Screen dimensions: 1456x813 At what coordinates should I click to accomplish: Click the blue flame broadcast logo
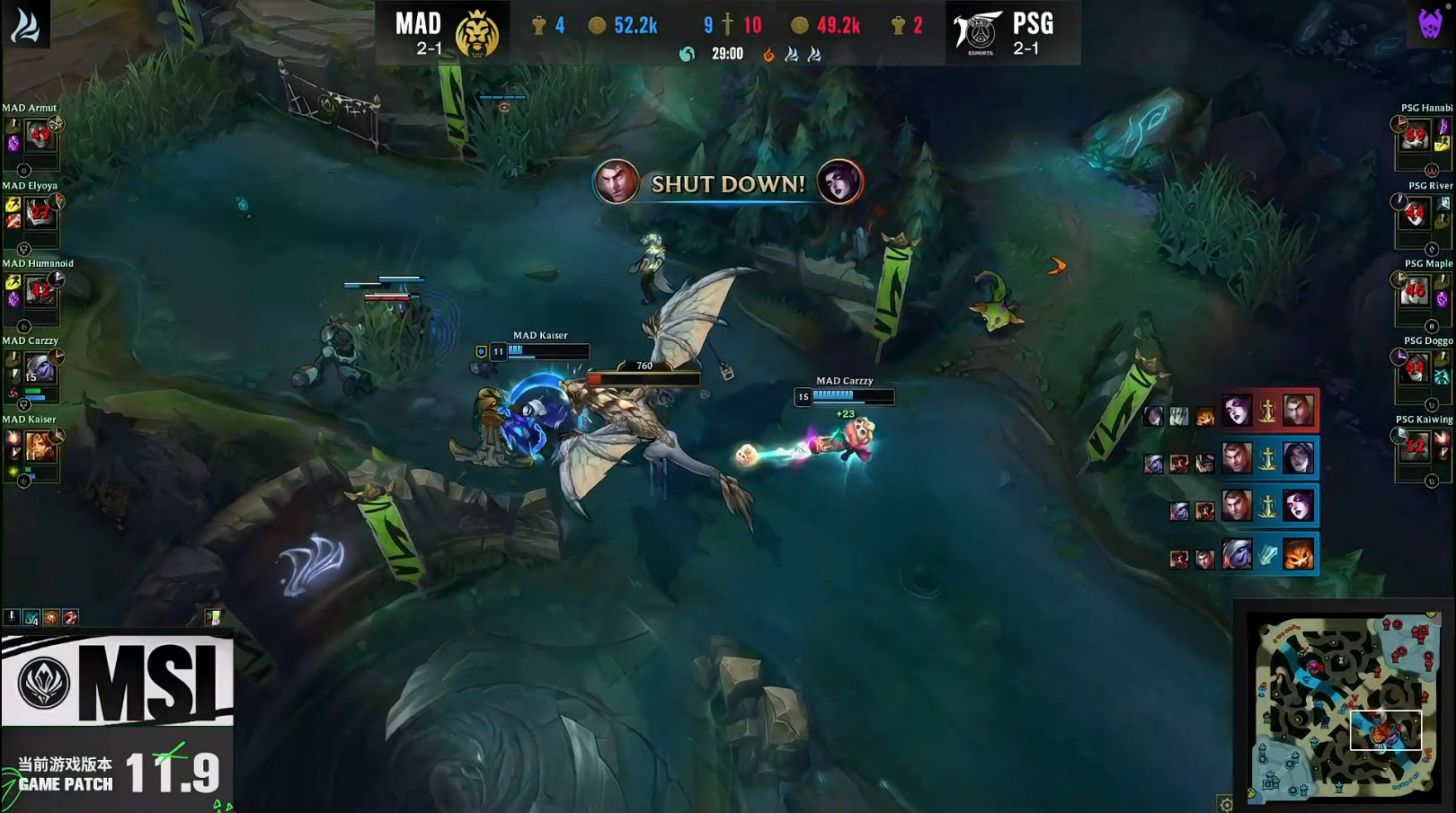25,24
